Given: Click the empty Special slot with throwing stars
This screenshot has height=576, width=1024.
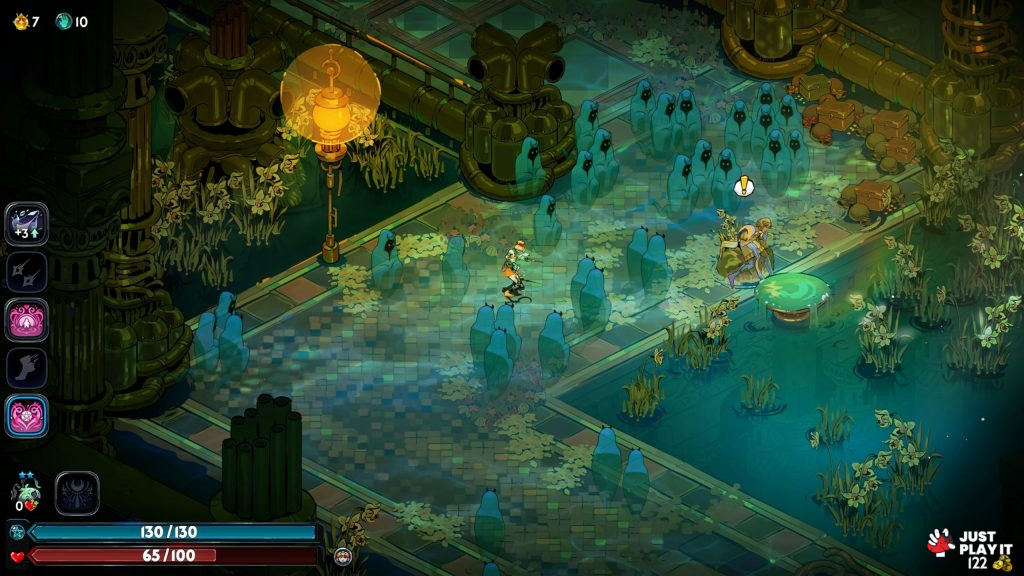Looking at the screenshot, I should point(26,271).
